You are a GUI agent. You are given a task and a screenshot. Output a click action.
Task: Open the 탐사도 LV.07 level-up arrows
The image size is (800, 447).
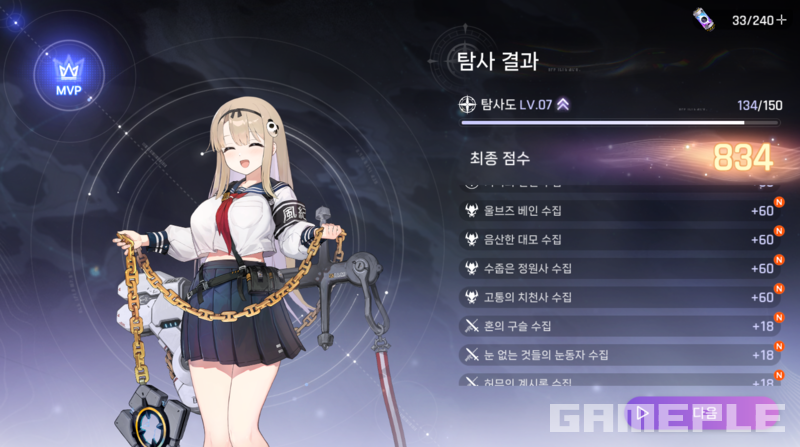tap(564, 104)
